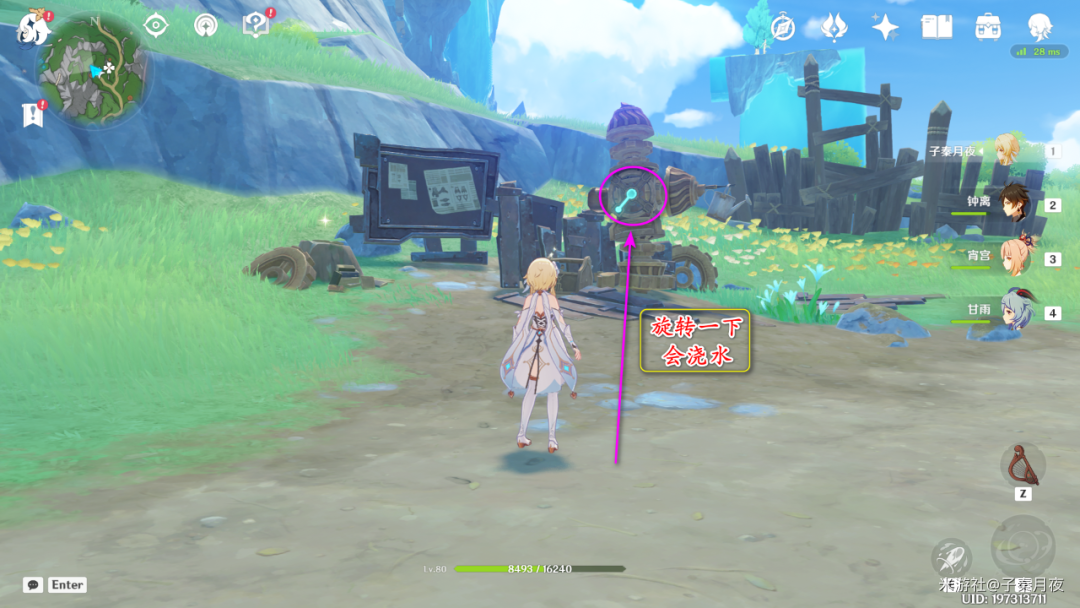Open the Paimon menu
The height and width of the screenshot is (608, 1080).
click(x=33, y=28)
